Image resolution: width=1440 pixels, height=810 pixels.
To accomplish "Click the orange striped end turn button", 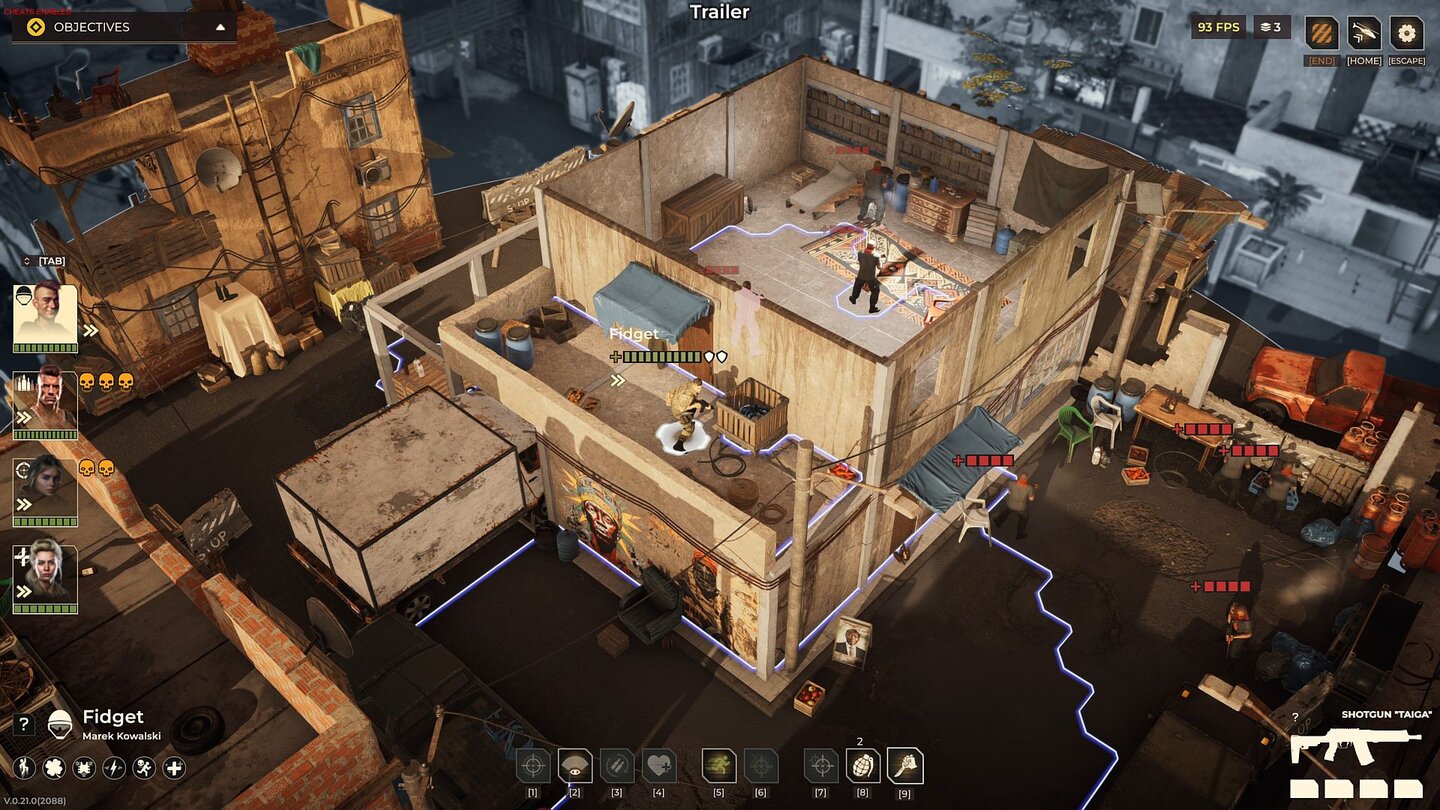I will (1322, 33).
